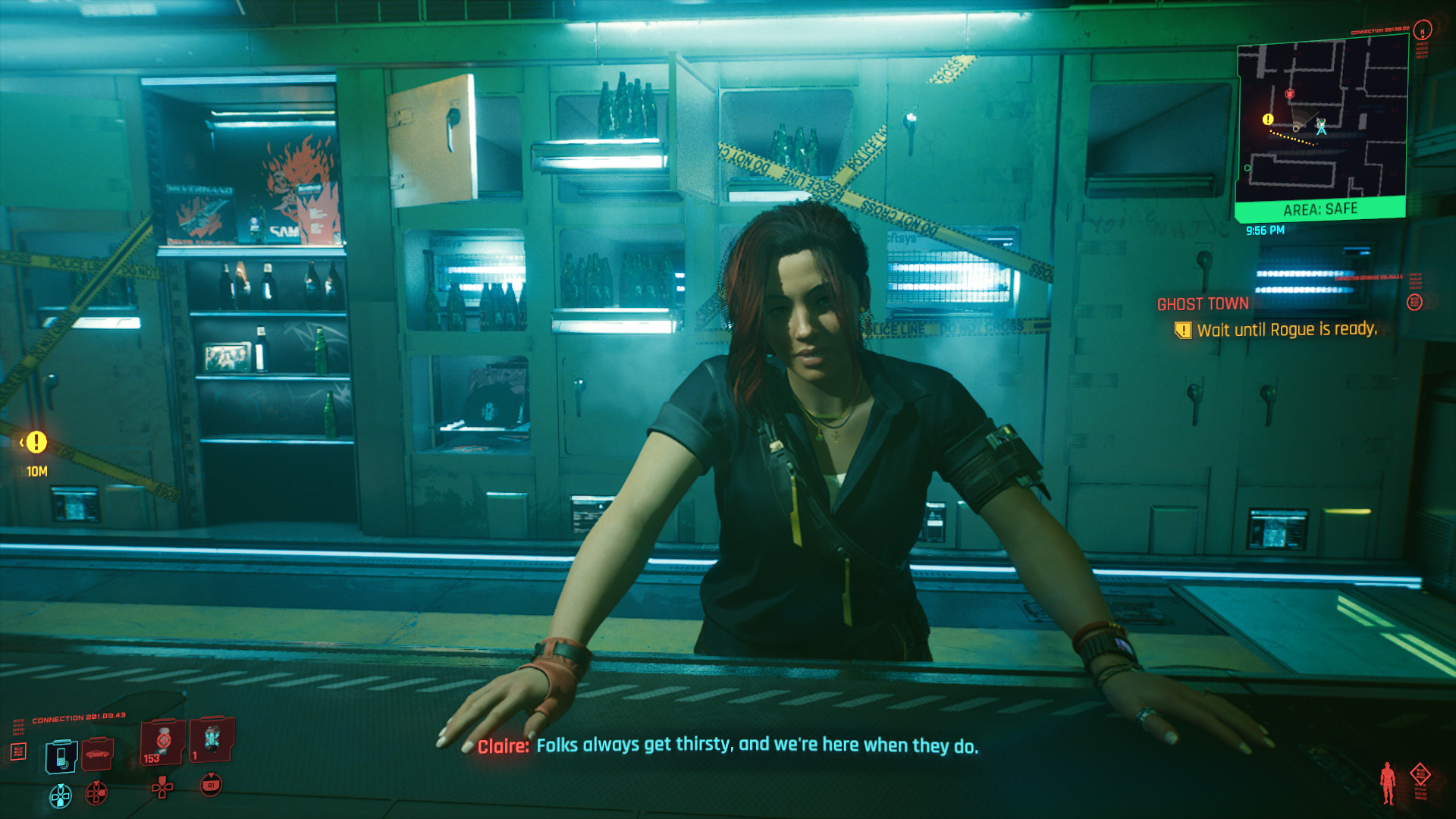Select the call vehicle car slot
This screenshot has width=1456, height=819.
click(x=98, y=753)
